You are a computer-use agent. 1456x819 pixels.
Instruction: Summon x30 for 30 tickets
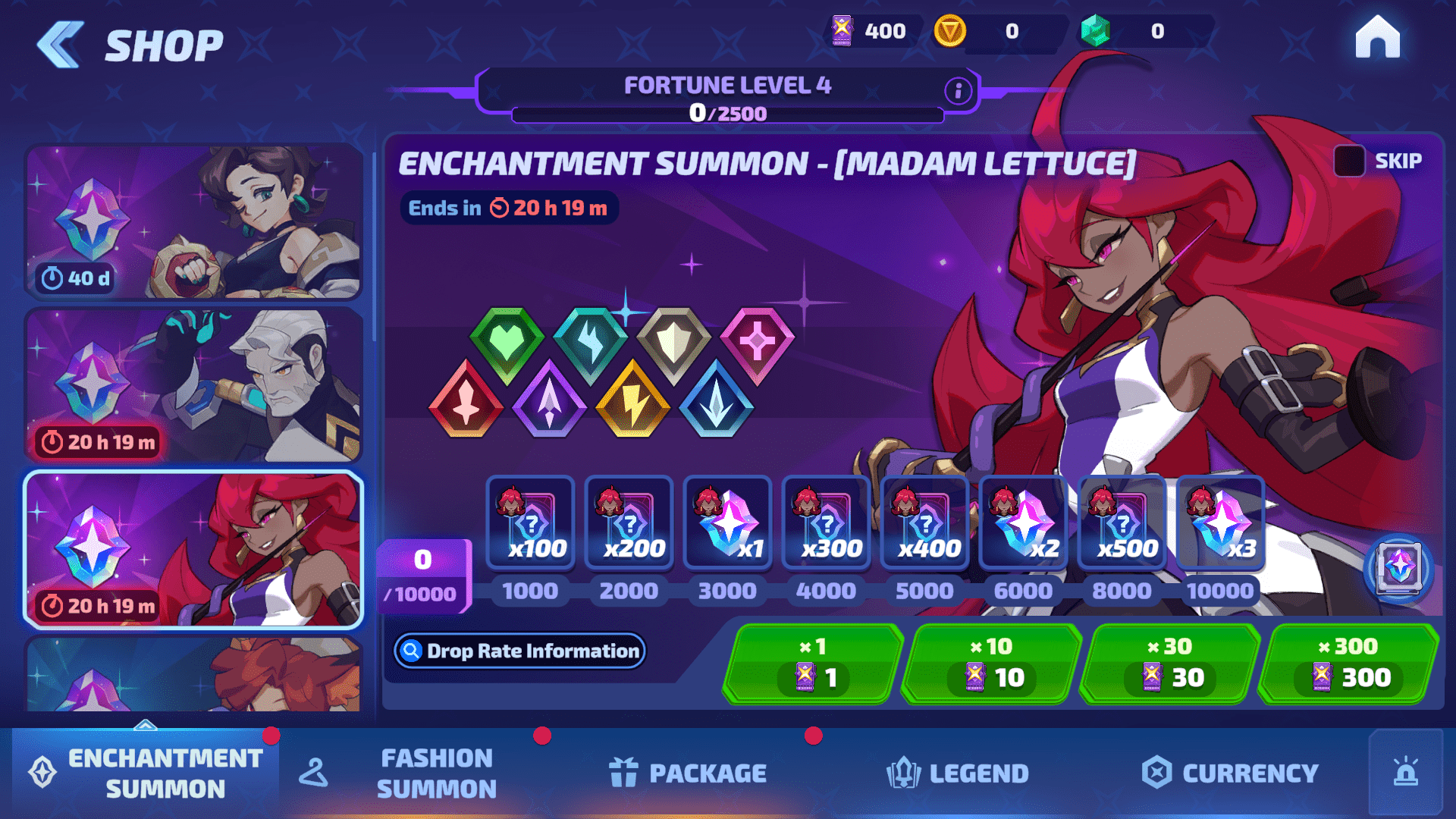tap(1170, 664)
